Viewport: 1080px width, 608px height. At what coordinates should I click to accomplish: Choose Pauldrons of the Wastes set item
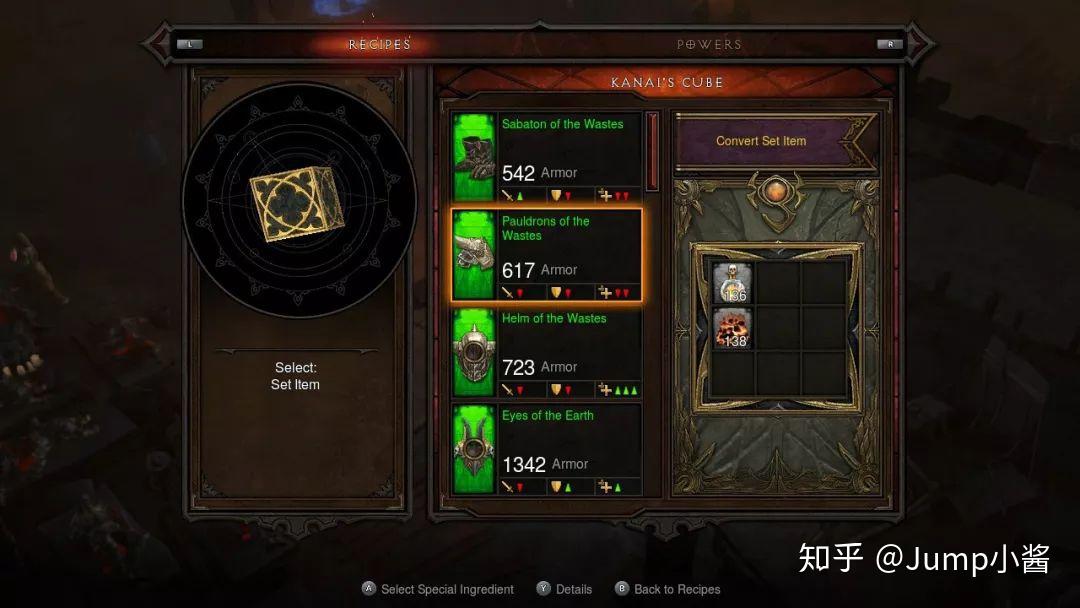(x=546, y=254)
